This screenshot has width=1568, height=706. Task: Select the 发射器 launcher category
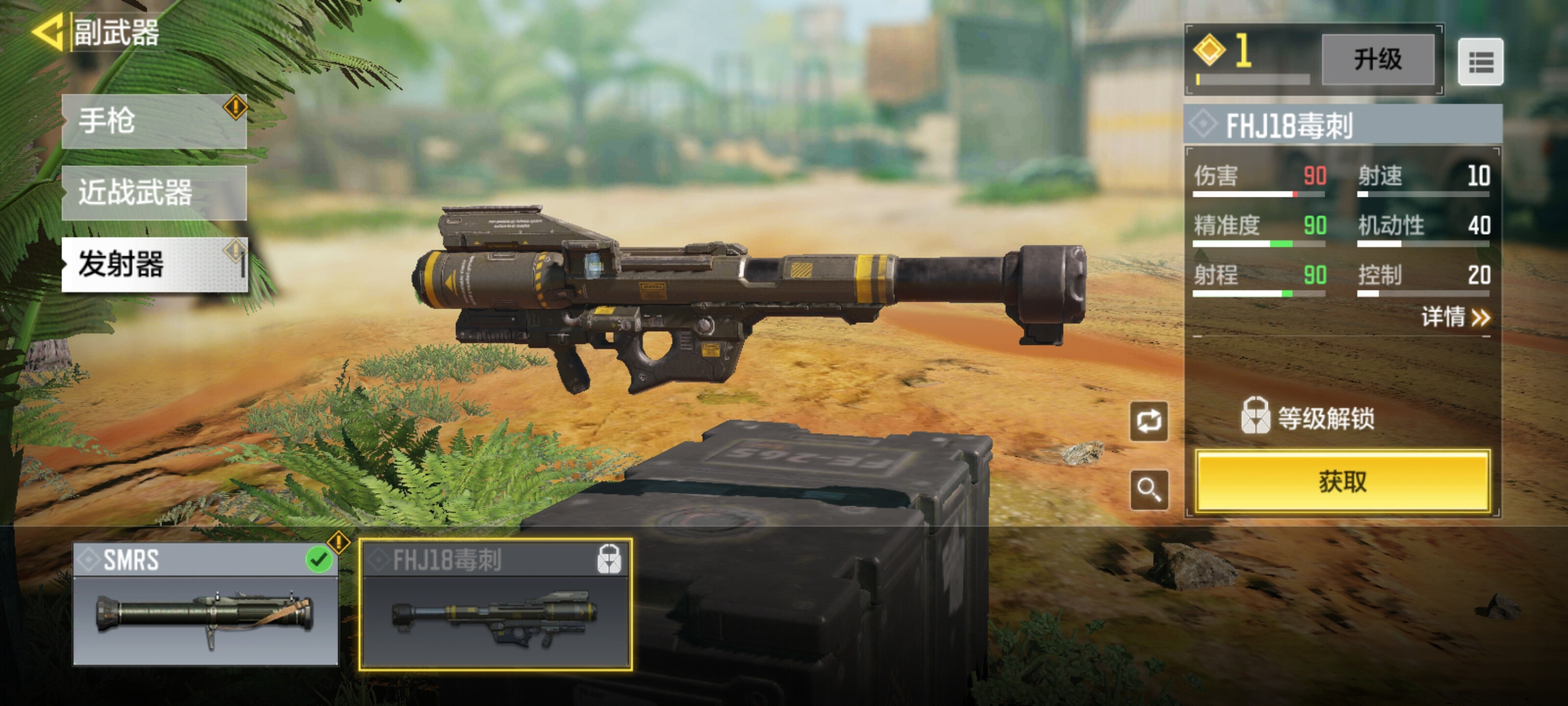click(x=154, y=265)
